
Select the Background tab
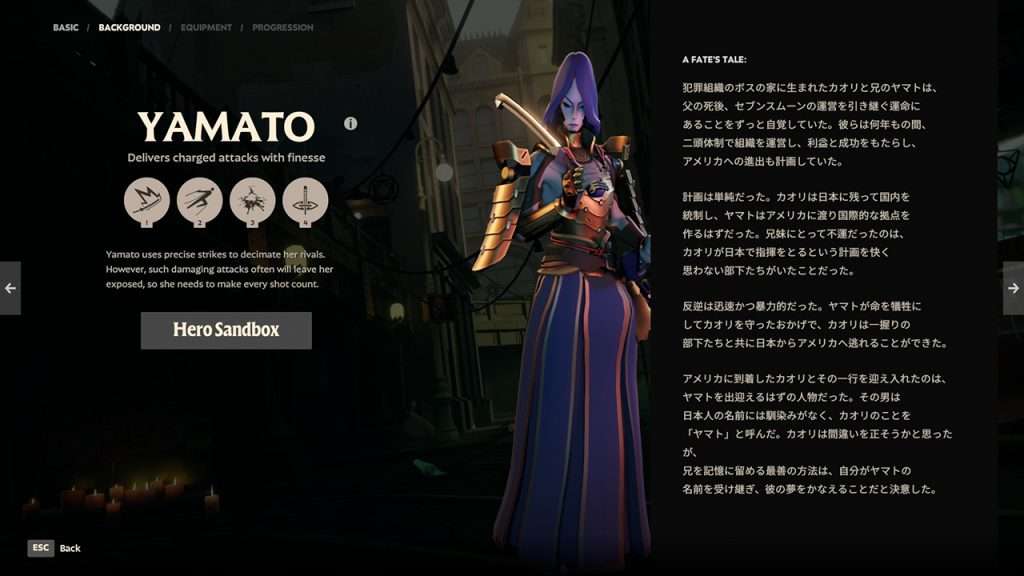point(129,28)
